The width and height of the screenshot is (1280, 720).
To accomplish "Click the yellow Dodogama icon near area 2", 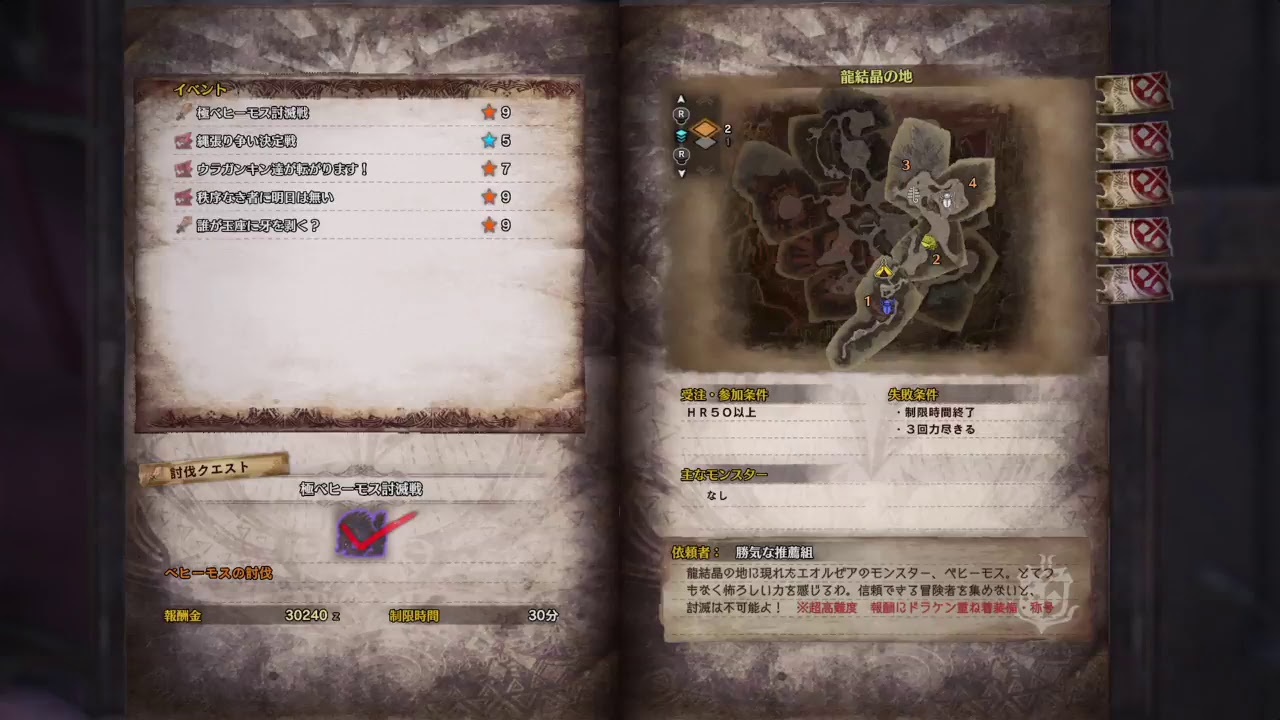I will [x=928, y=244].
